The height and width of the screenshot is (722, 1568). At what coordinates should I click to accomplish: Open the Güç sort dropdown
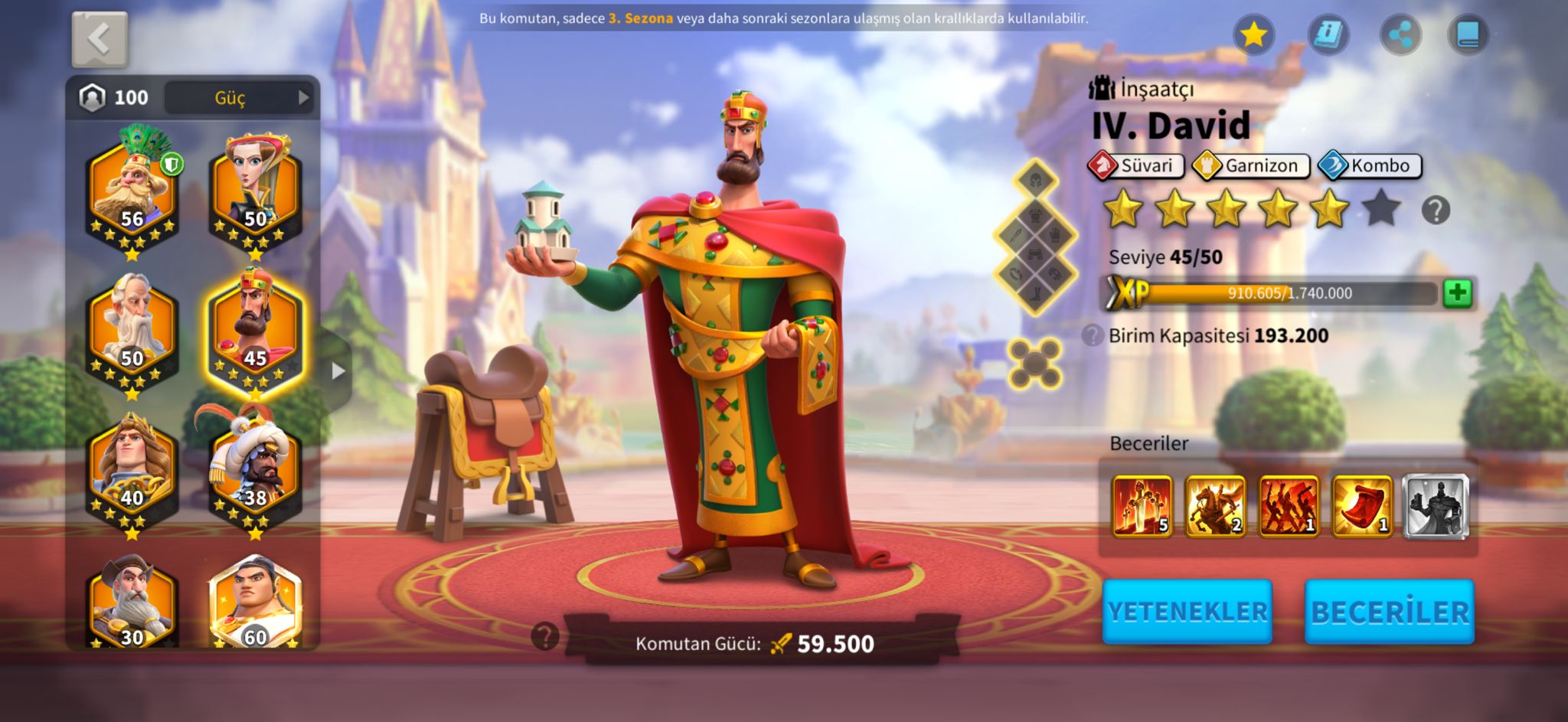[240, 98]
